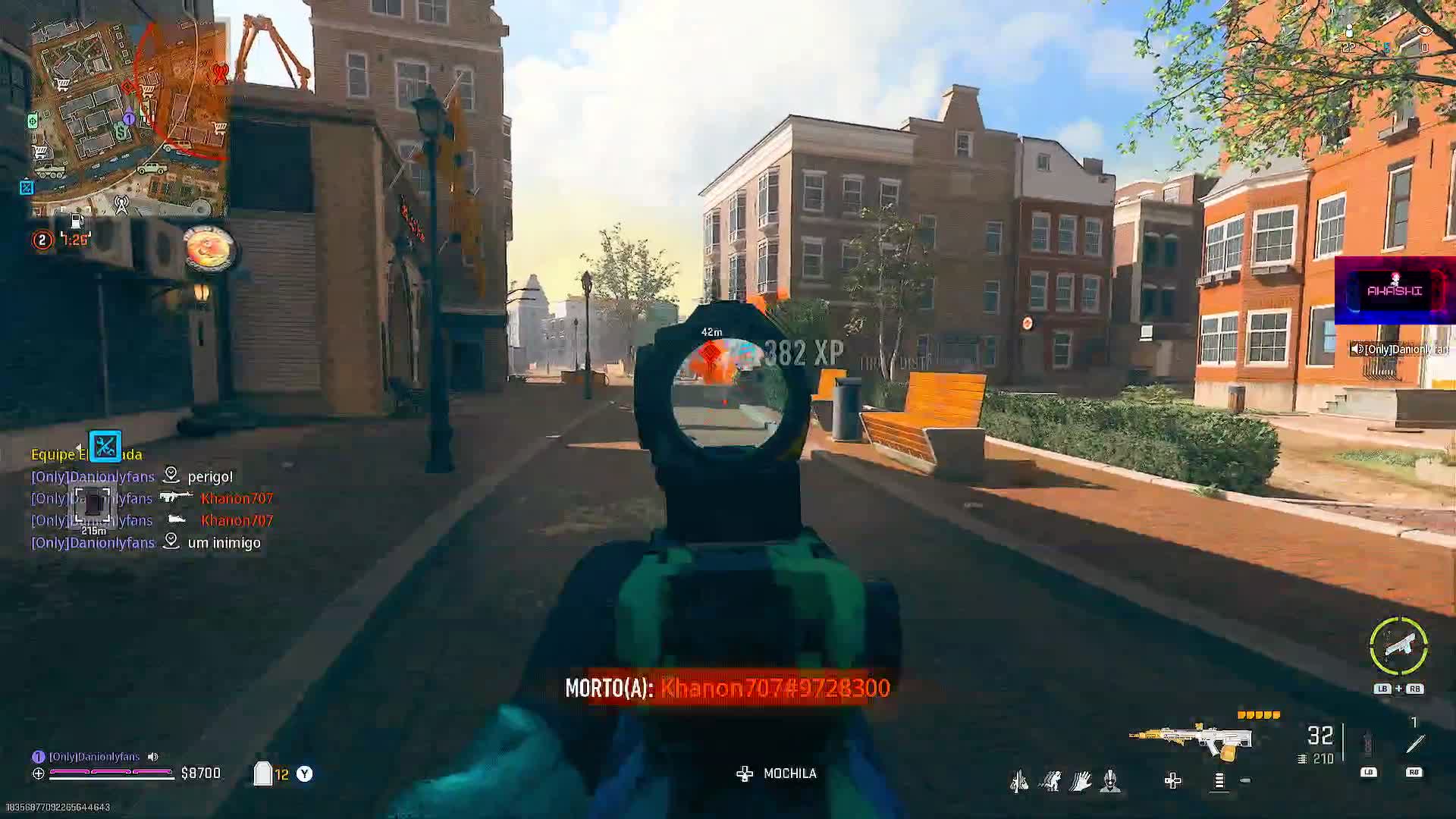Click the AKASHI streamer overlay logo
Image resolution: width=1456 pixels, height=819 pixels.
pyautogui.click(x=1395, y=290)
